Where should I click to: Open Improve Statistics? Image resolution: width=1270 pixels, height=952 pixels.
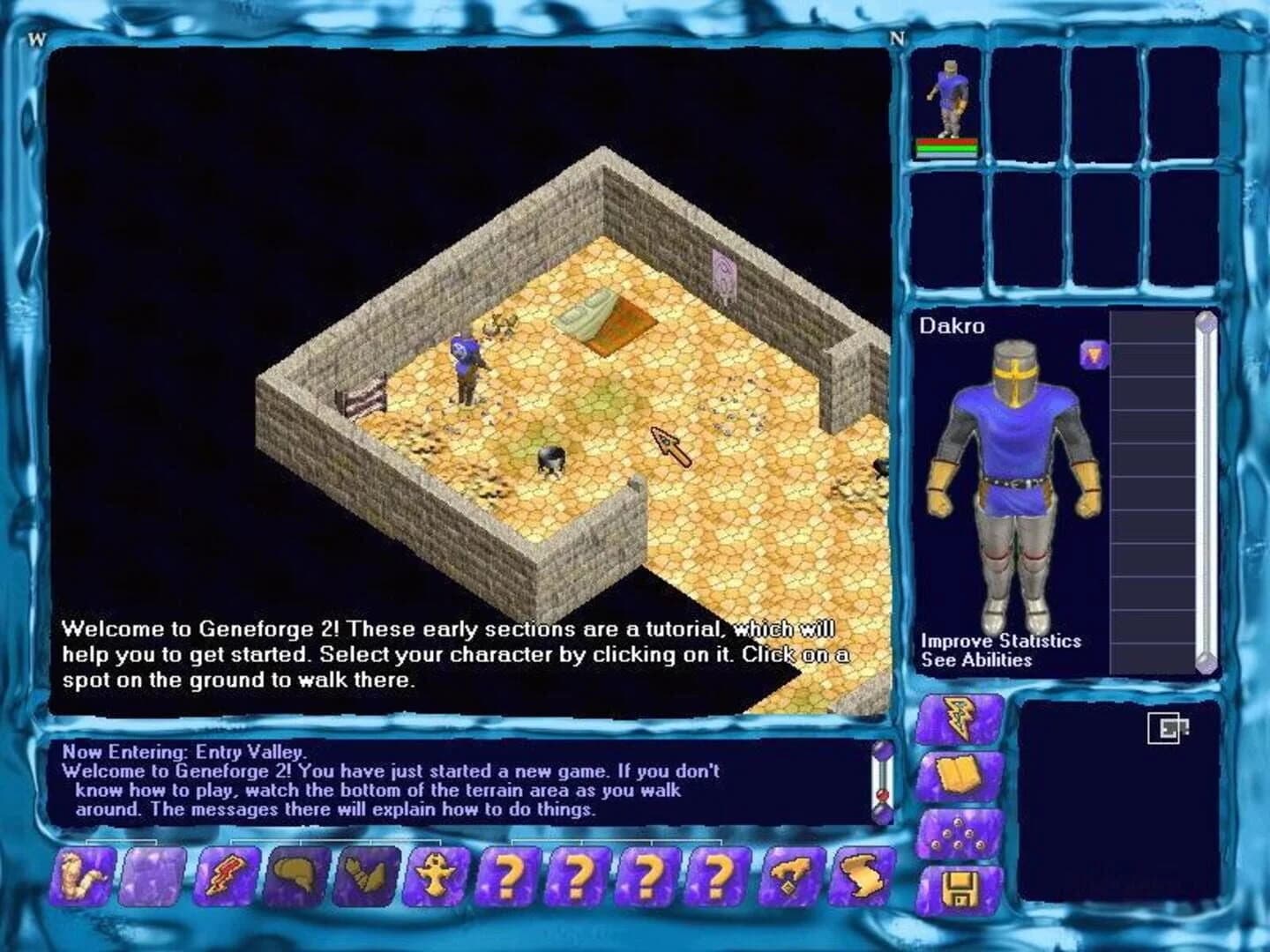click(999, 642)
